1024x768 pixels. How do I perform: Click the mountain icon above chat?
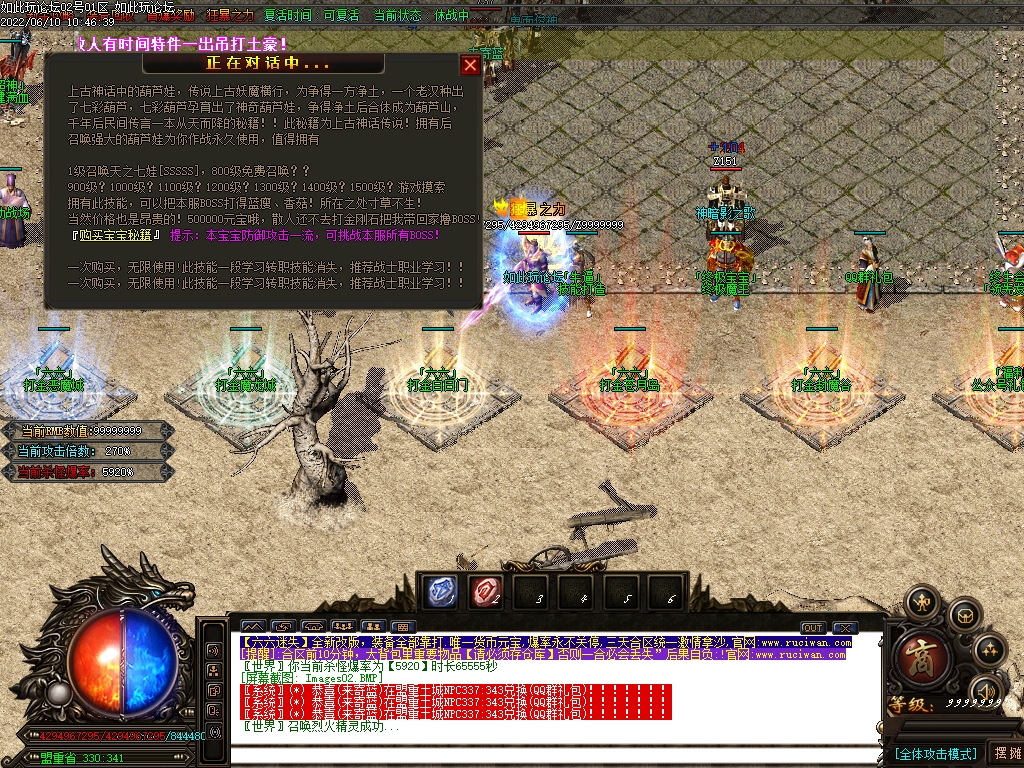point(251,628)
